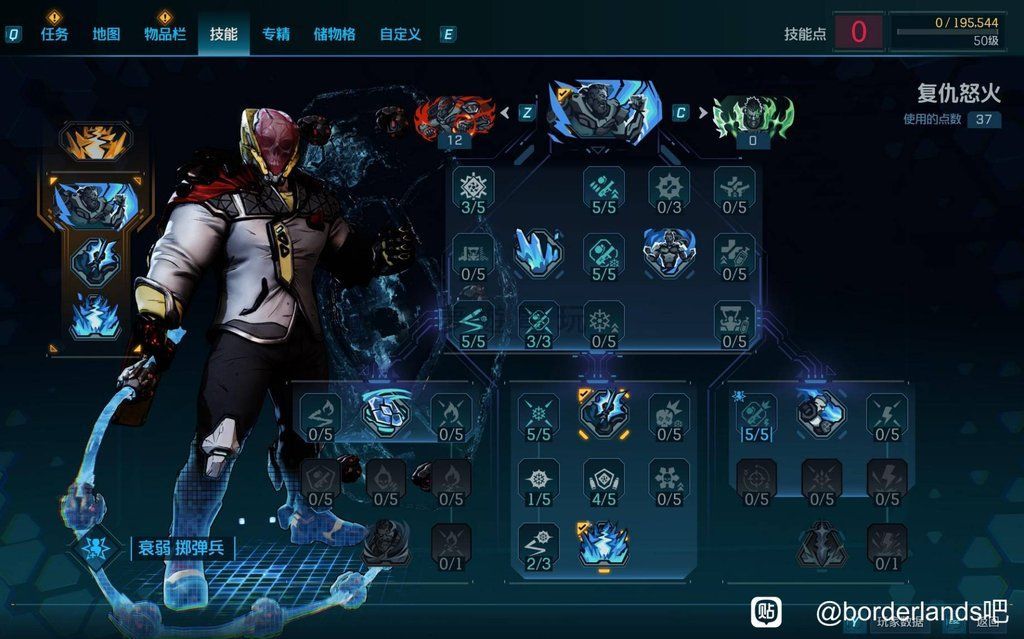Choose the skill node showing 0/3
This screenshot has height=639, width=1024.
[x=669, y=187]
